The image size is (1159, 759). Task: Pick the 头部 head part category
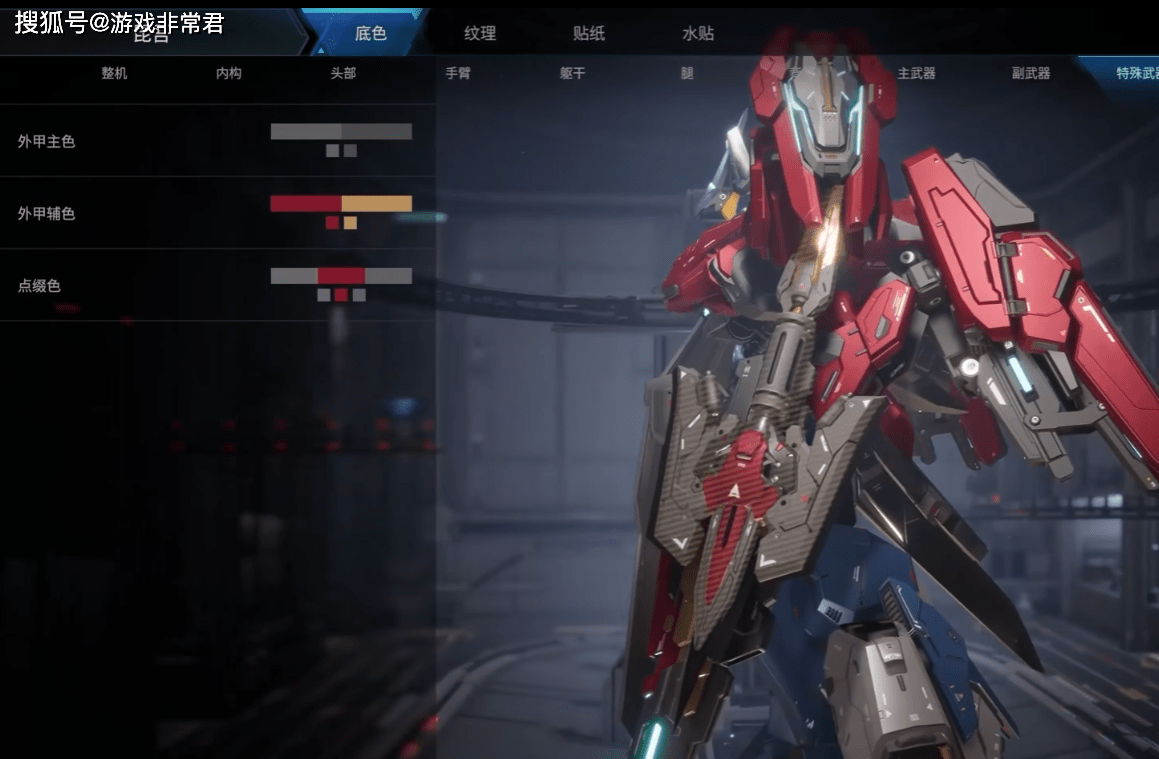coord(343,73)
